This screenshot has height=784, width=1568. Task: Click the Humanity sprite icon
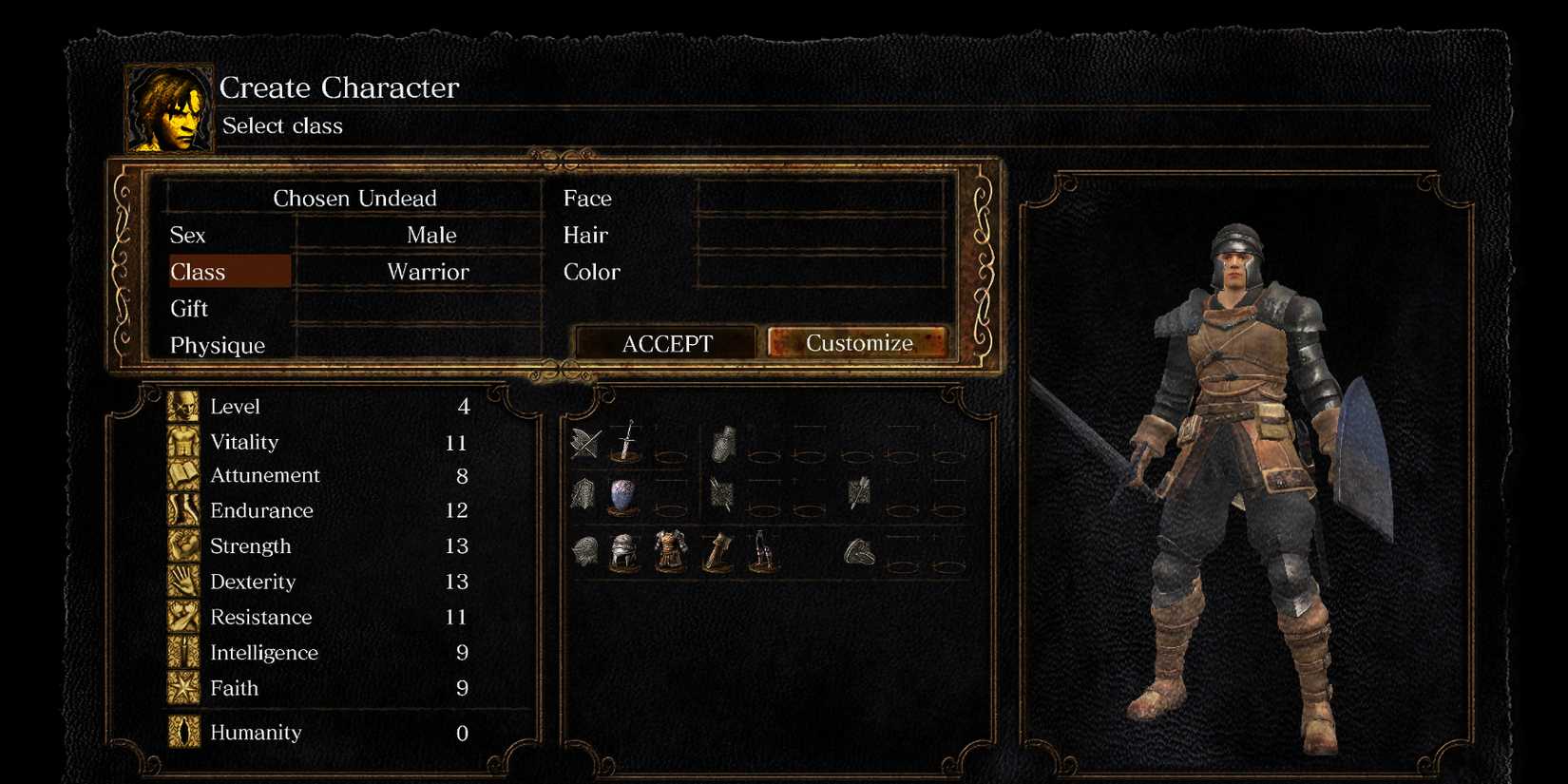[x=183, y=733]
